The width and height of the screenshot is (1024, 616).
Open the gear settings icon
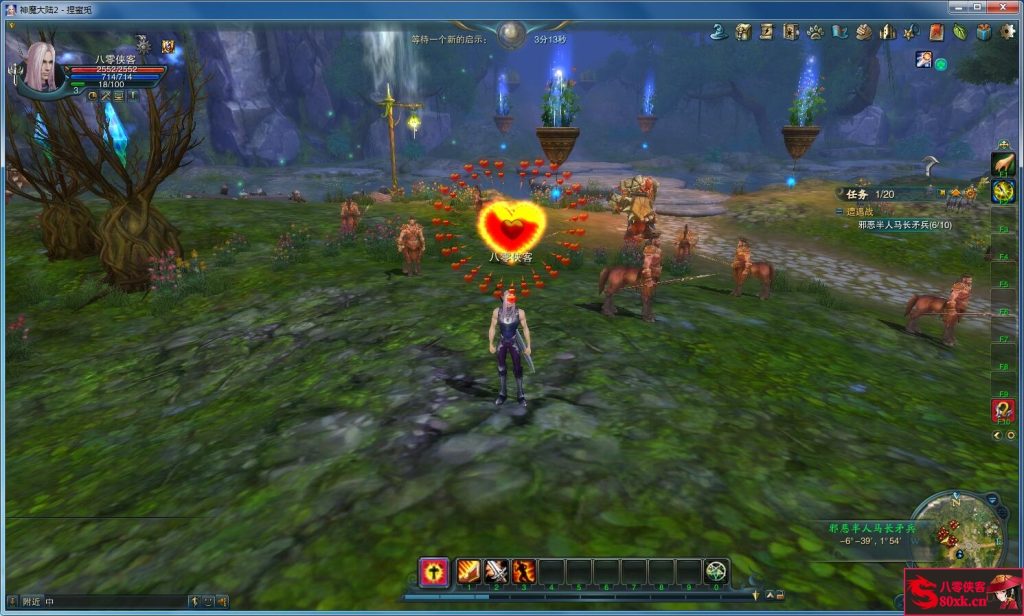tap(1008, 32)
